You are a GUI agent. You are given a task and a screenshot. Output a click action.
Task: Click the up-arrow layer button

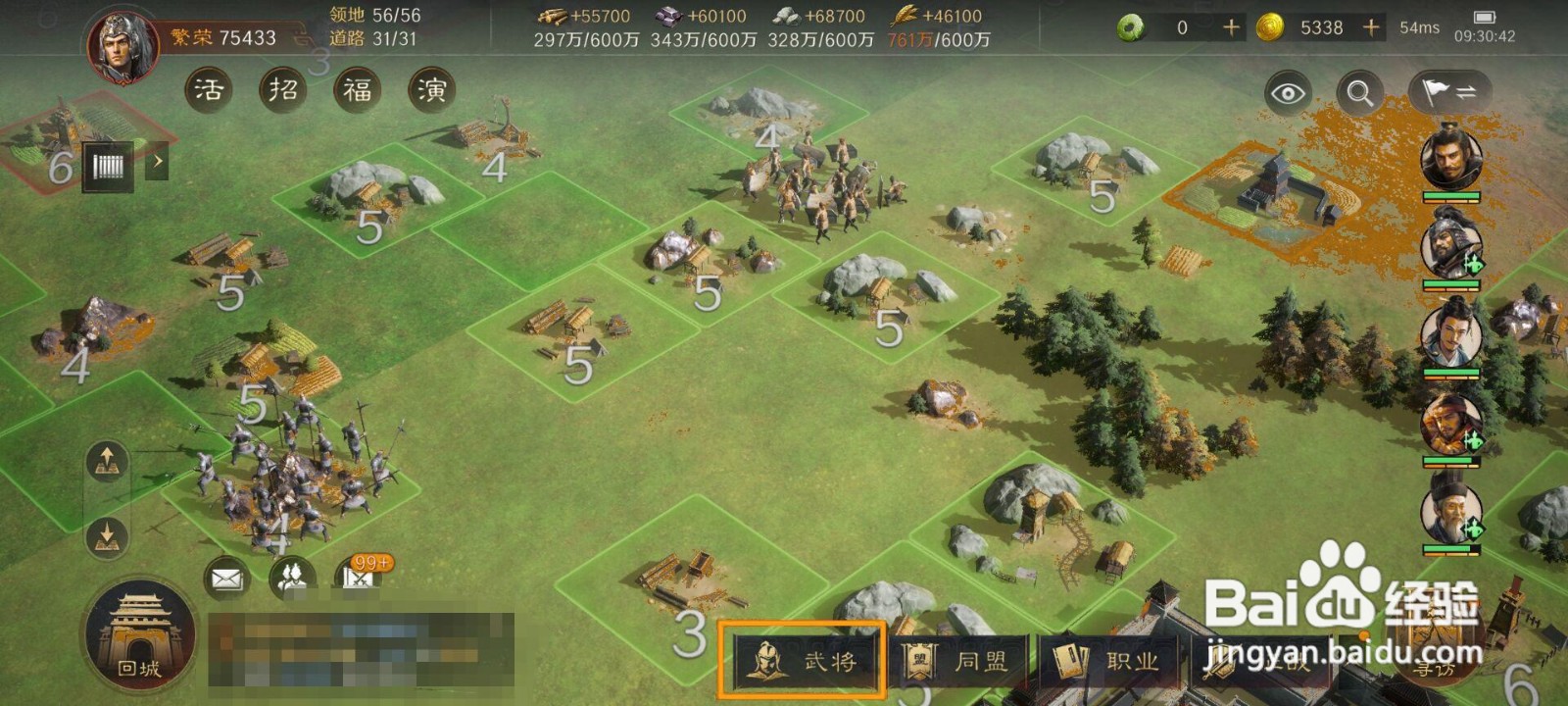tap(107, 461)
